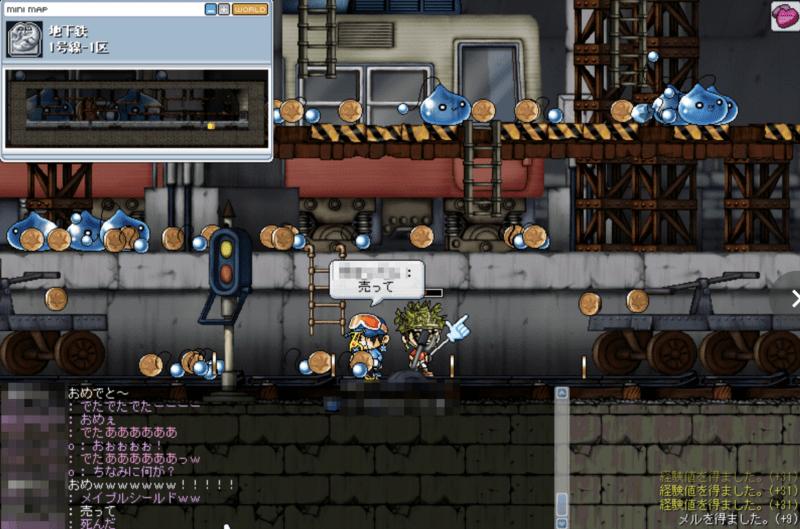Image resolution: width=800 pixels, height=529 pixels.
Task: Click the chat scrollbar thumb
Action: pyautogui.click(x=562, y=502)
